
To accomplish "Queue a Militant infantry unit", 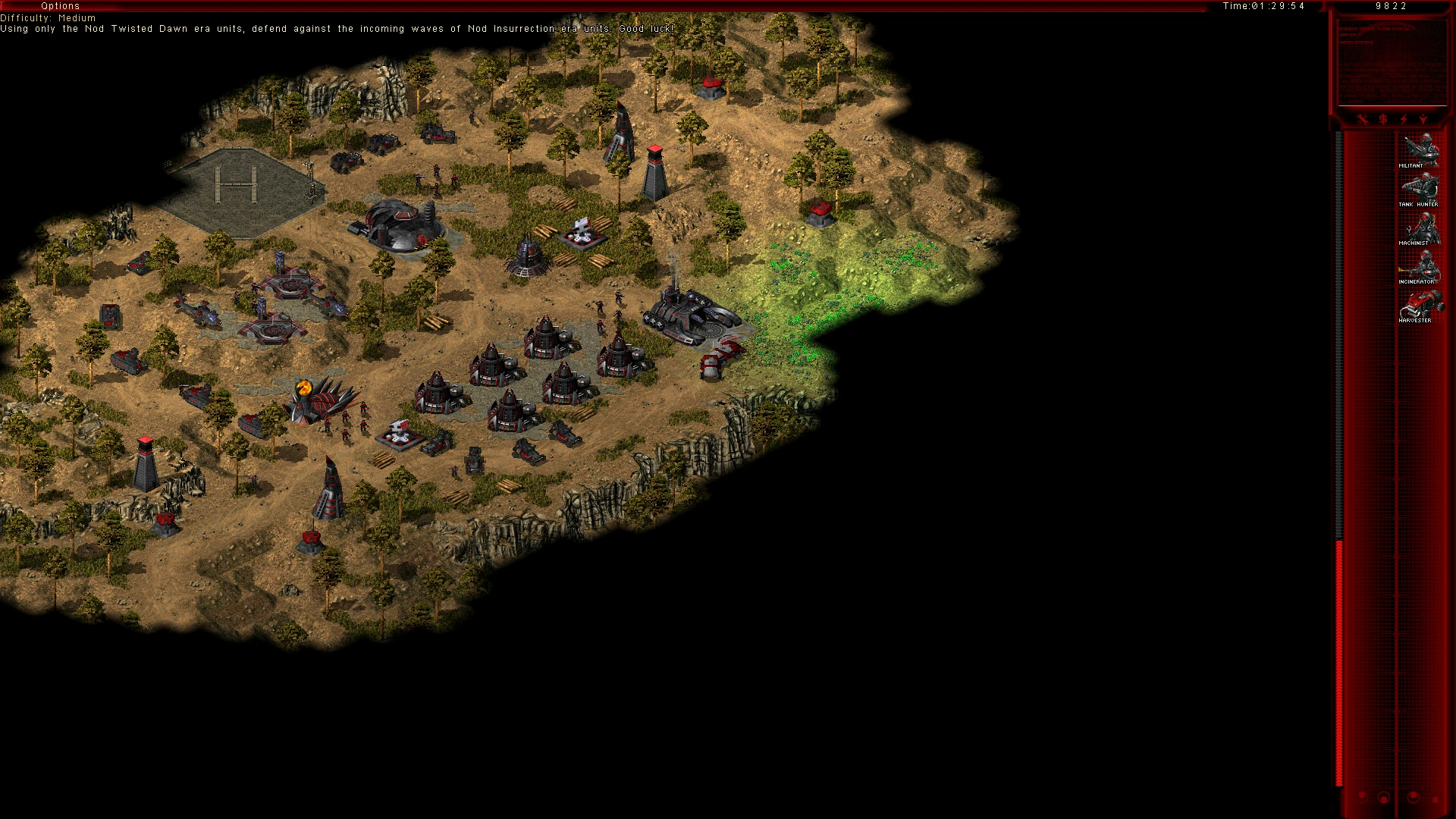I will point(1419,150).
